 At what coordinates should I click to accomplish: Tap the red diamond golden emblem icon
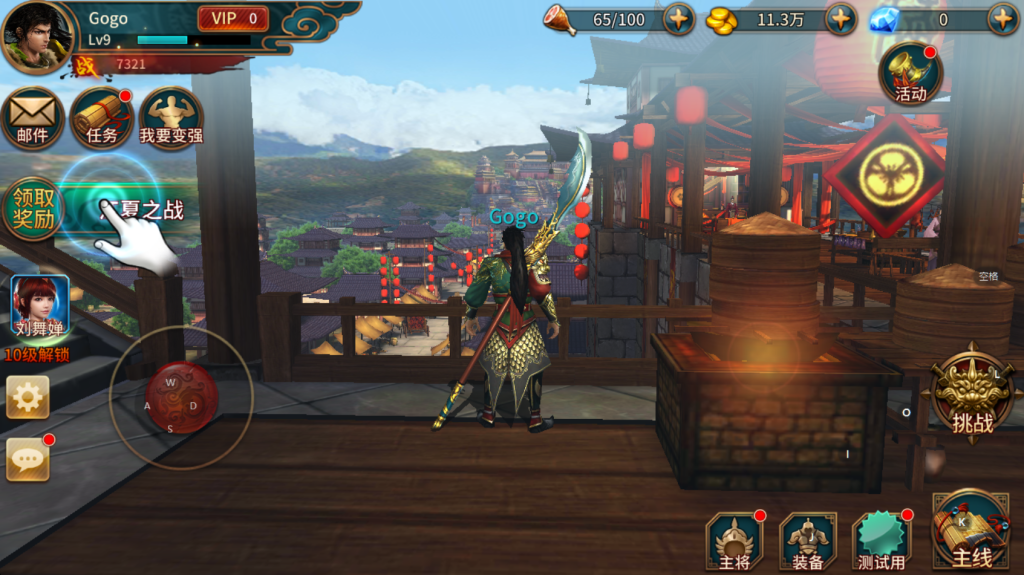click(x=884, y=176)
